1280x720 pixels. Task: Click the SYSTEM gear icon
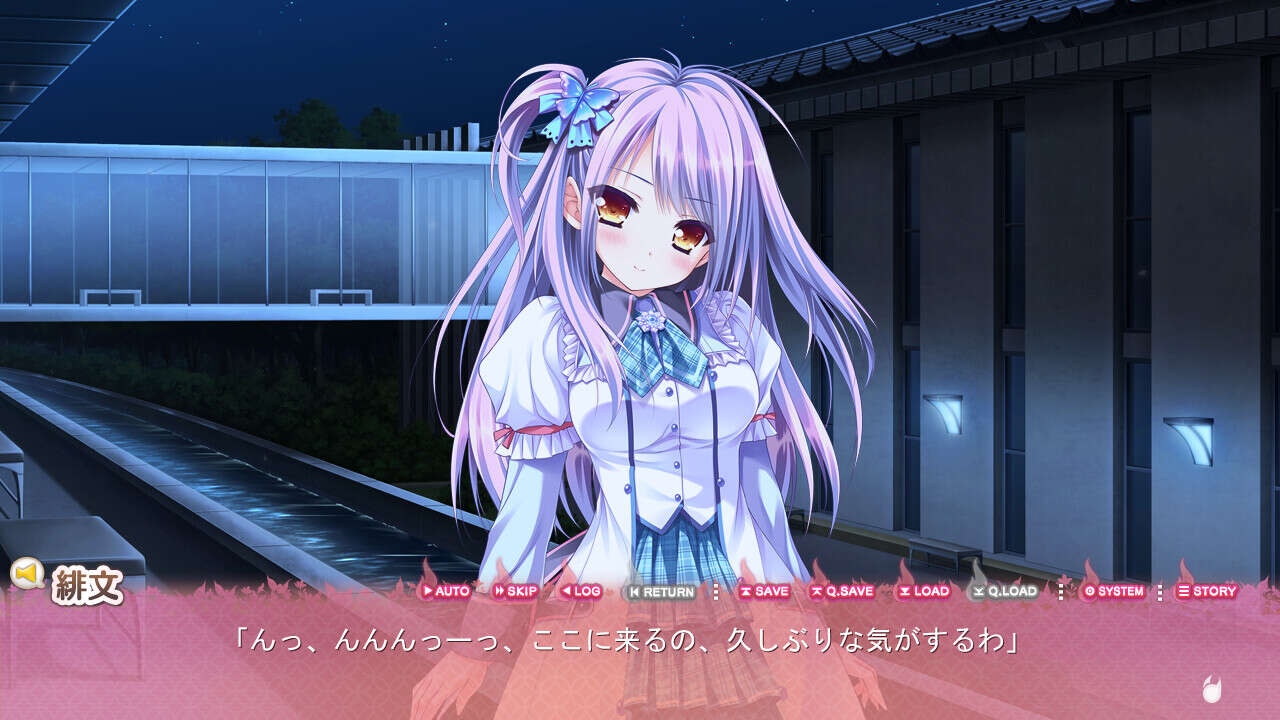[x=1089, y=591]
